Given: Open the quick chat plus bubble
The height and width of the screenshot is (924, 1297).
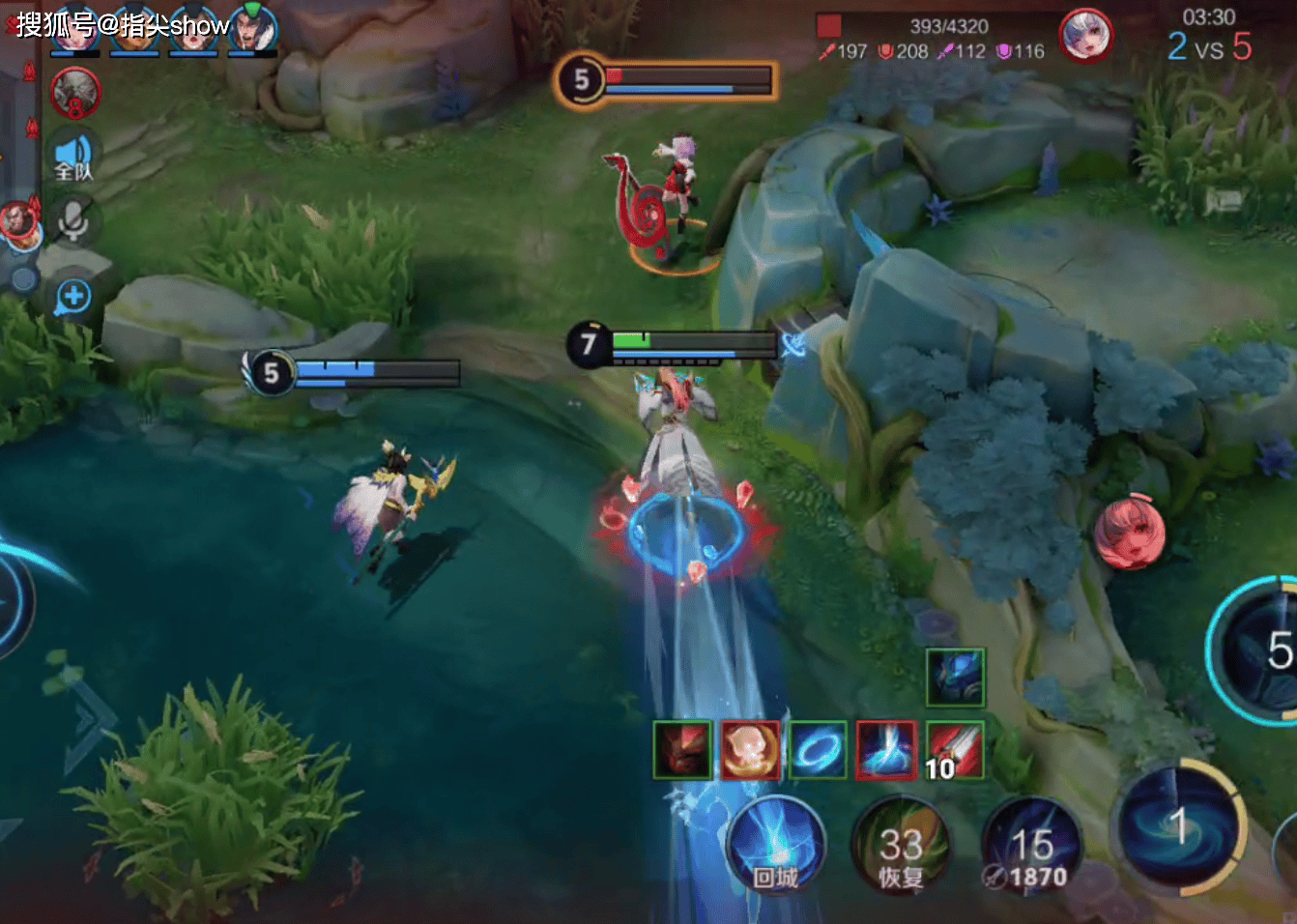Looking at the screenshot, I should (73, 297).
